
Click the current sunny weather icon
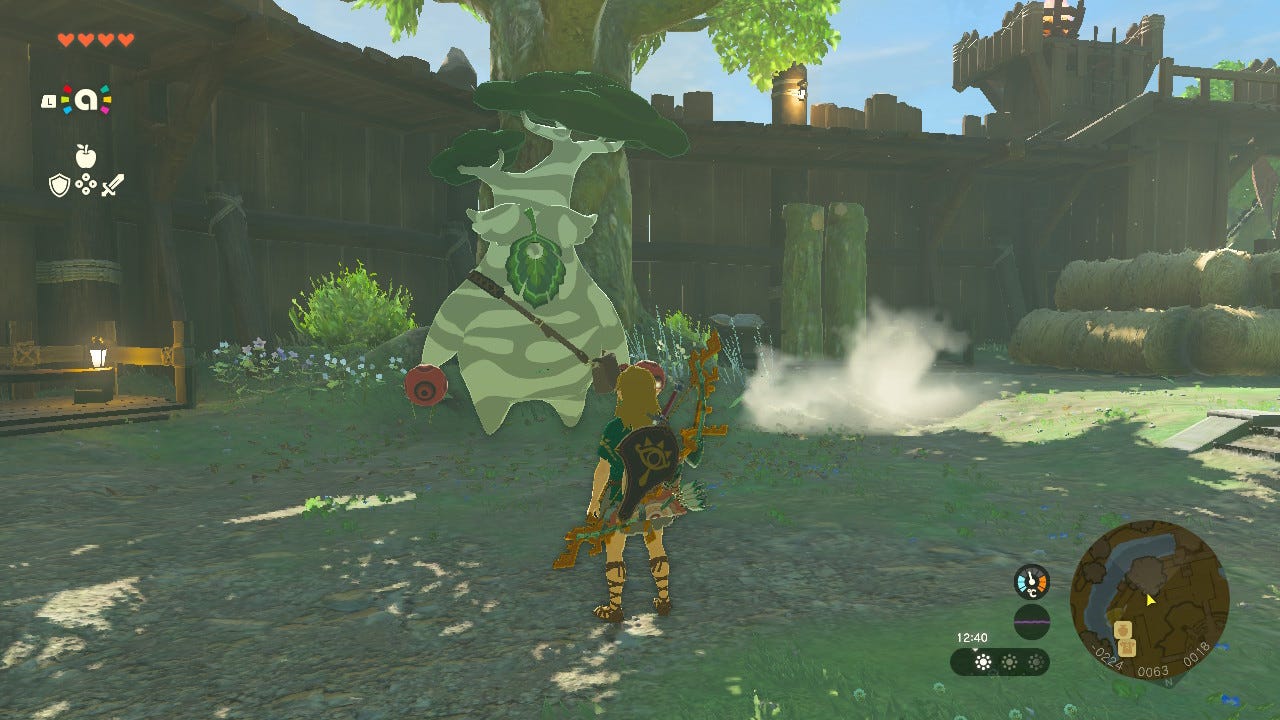tap(983, 662)
